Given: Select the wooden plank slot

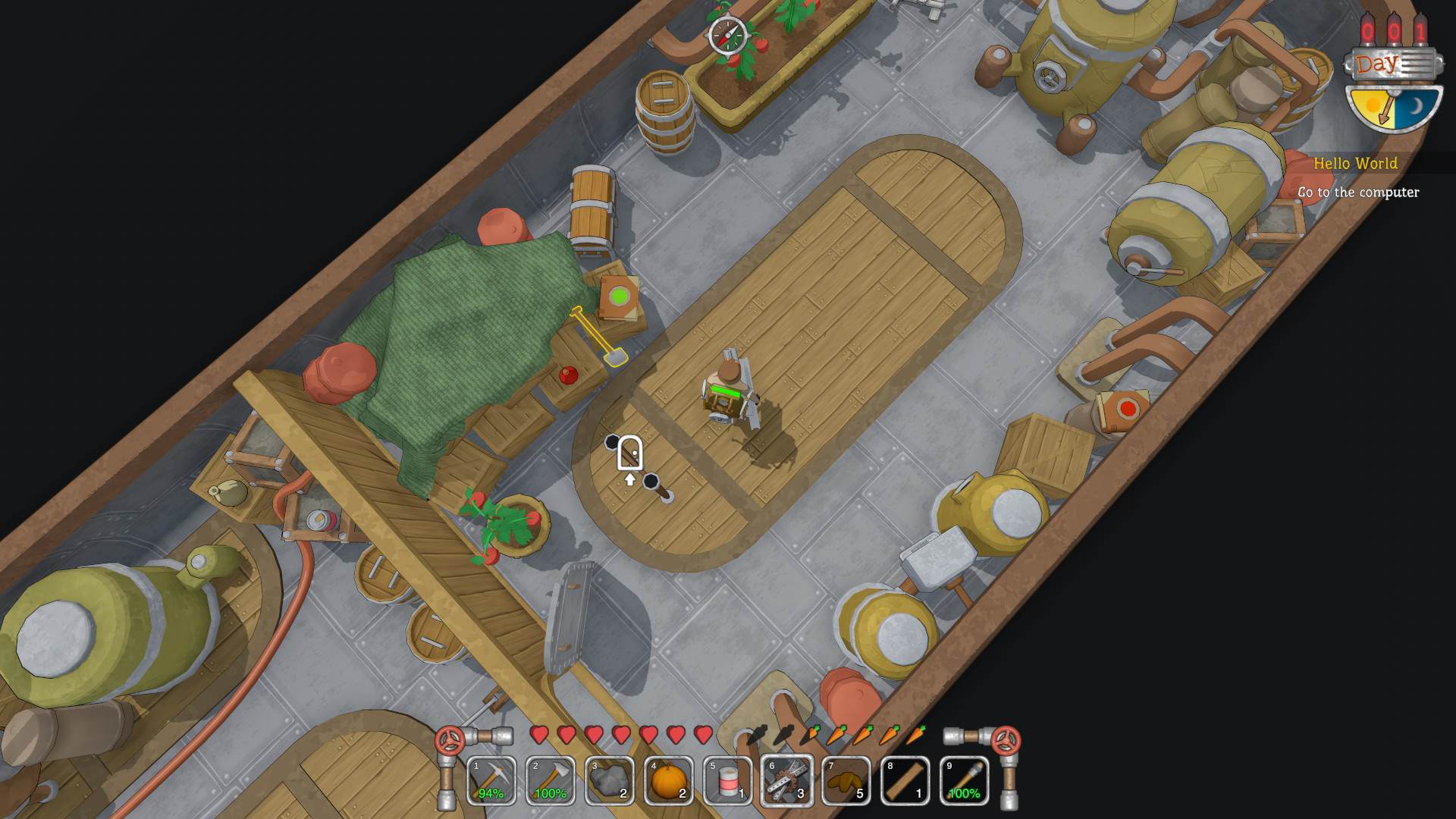Looking at the screenshot, I should click(905, 780).
